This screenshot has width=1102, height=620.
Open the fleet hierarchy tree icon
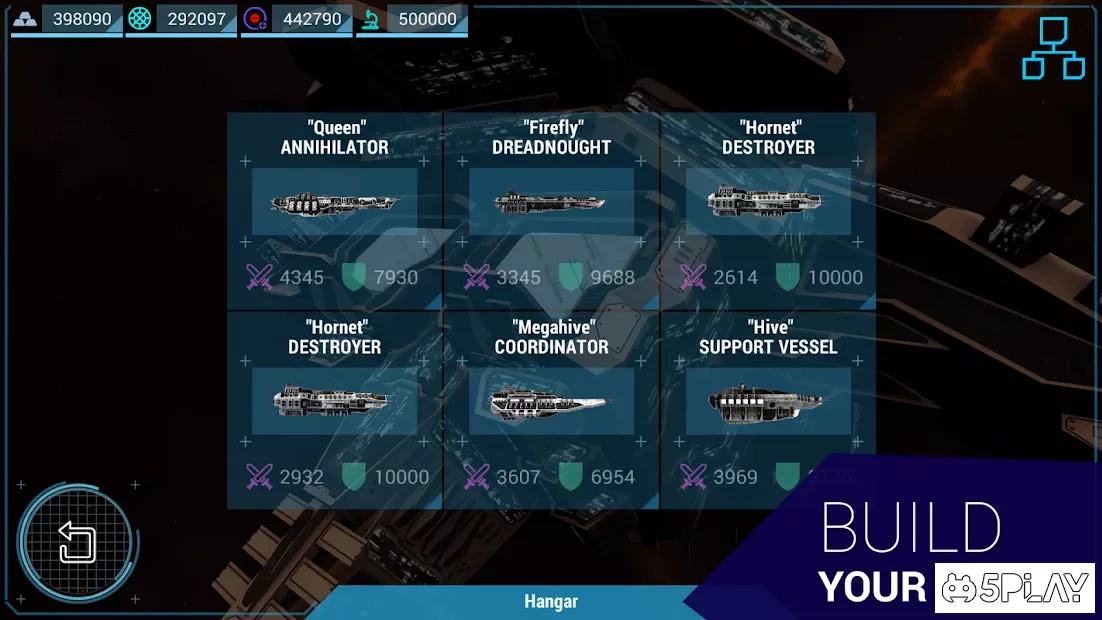1053,48
